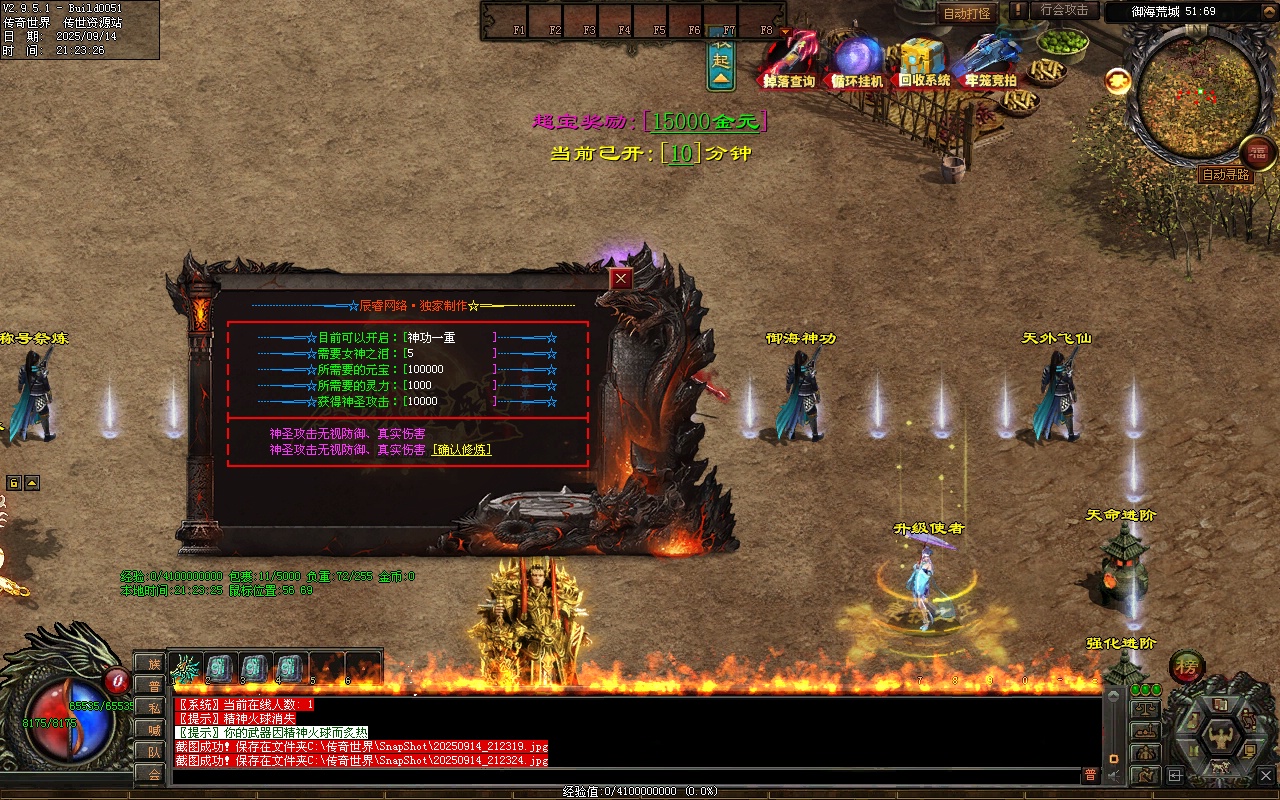Click the circular minimap
The image size is (1280, 800).
coord(1194,90)
